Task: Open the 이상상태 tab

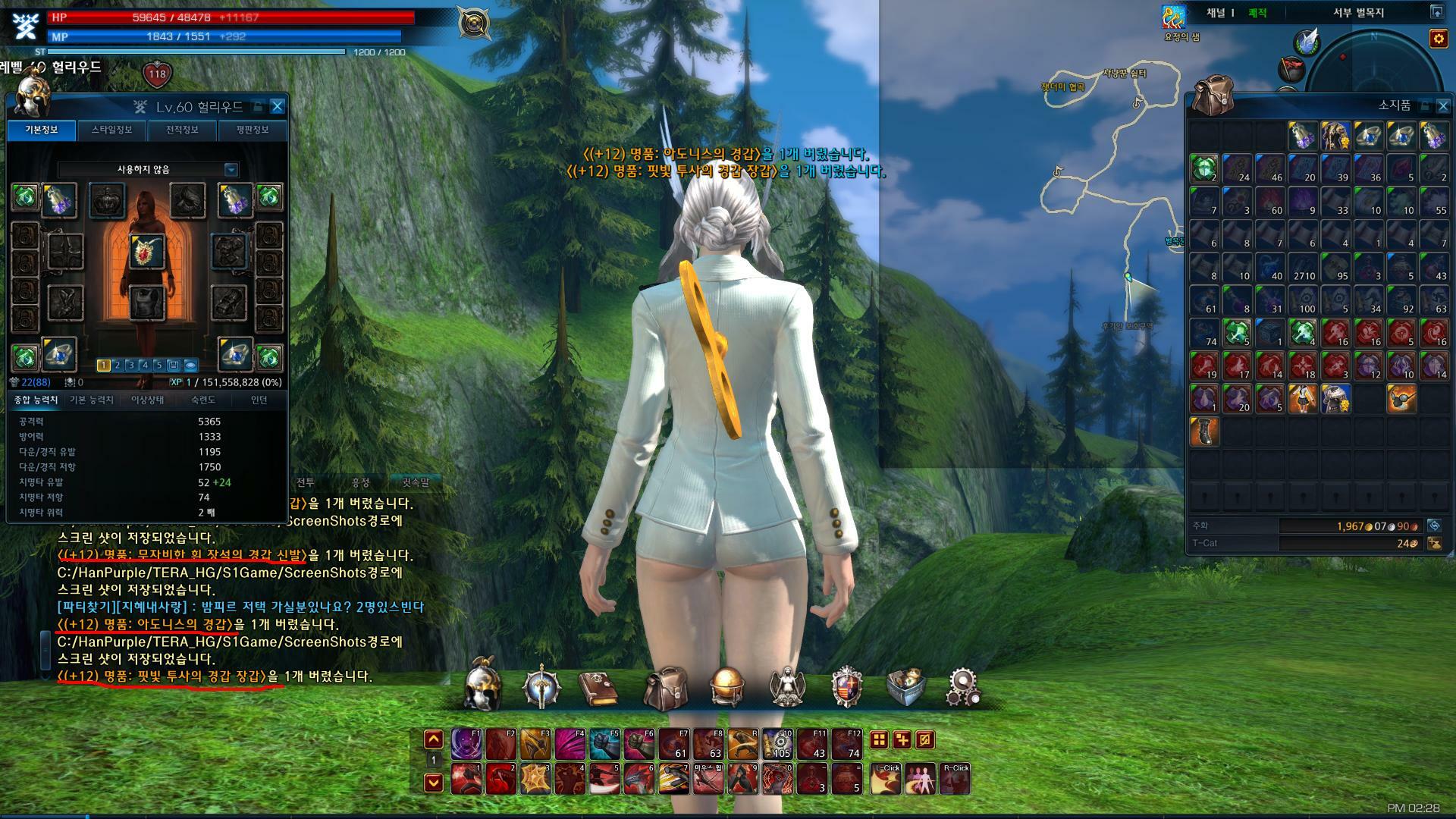Action: (x=148, y=400)
